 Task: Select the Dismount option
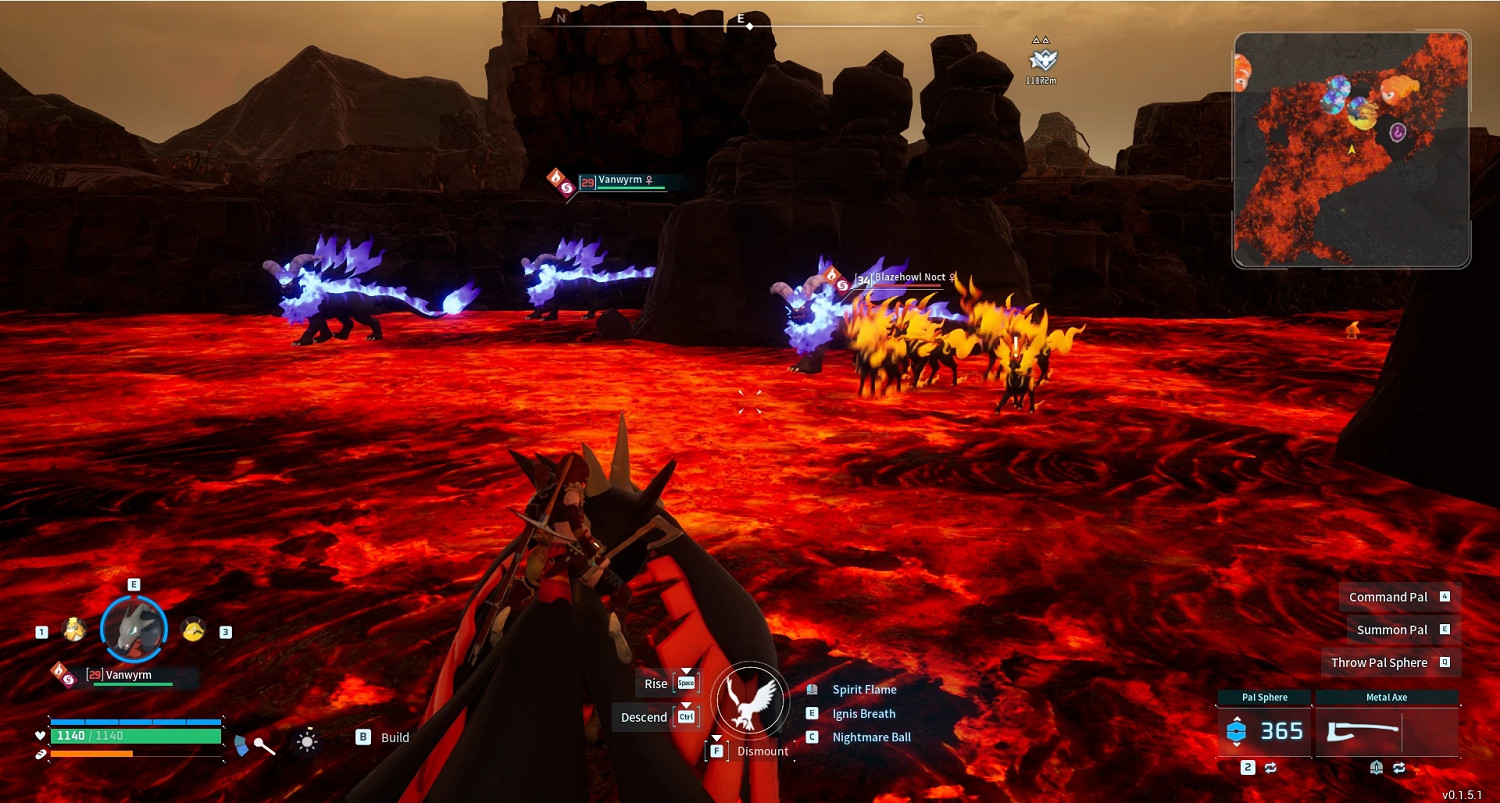click(x=762, y=751)
